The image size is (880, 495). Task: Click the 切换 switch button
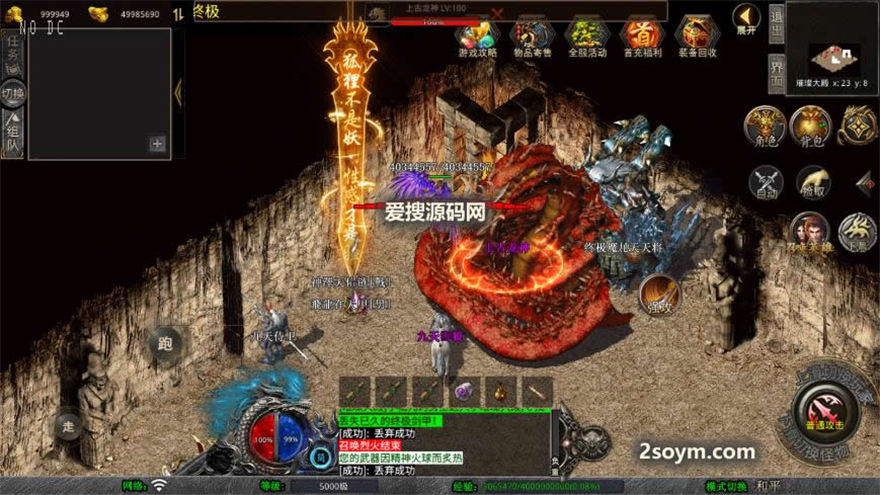click(13, 94)
